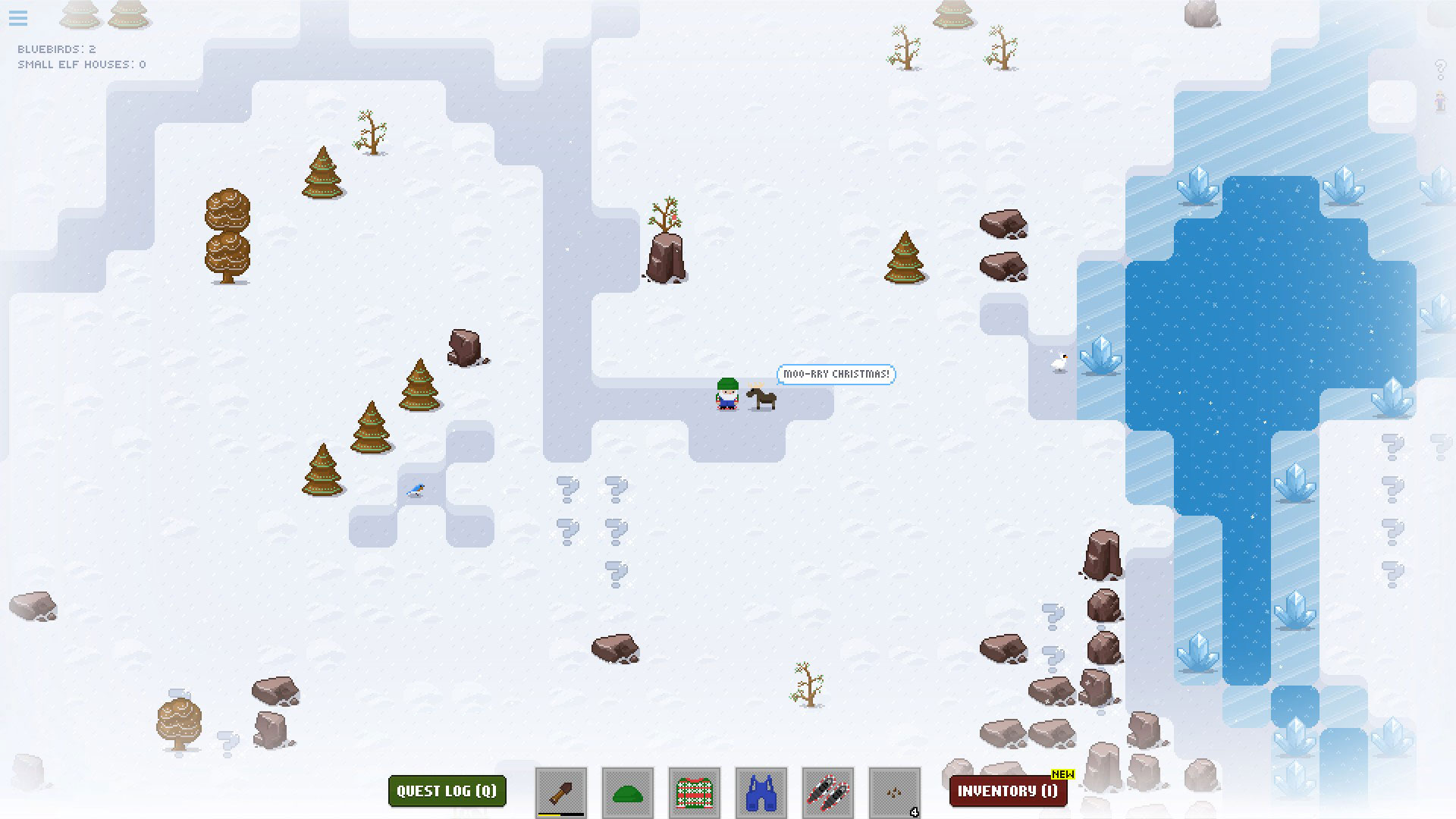Select the shovel hotbar slot
This screenshot has height=819, width=1456.
click(x=561, y=792)
